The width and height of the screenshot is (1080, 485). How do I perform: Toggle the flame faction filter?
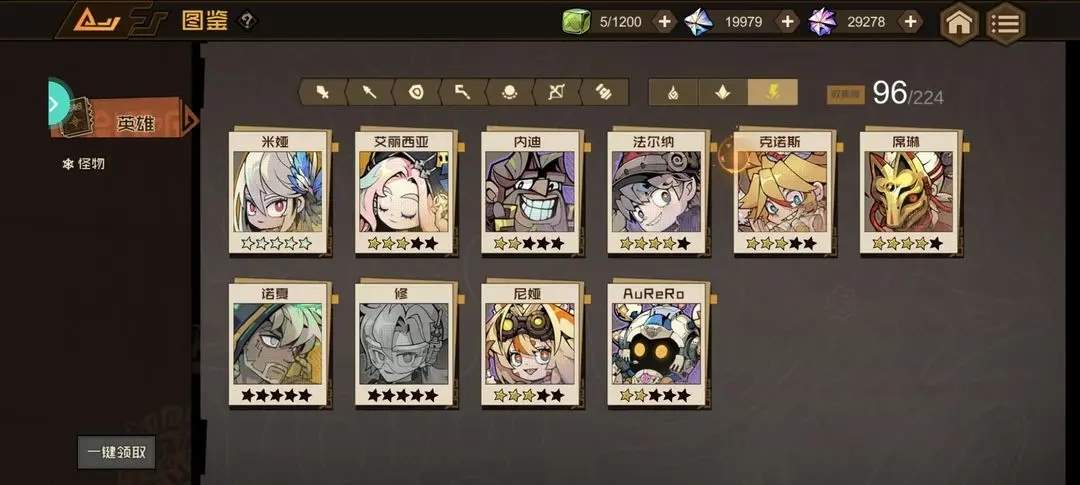pos(674,92)
